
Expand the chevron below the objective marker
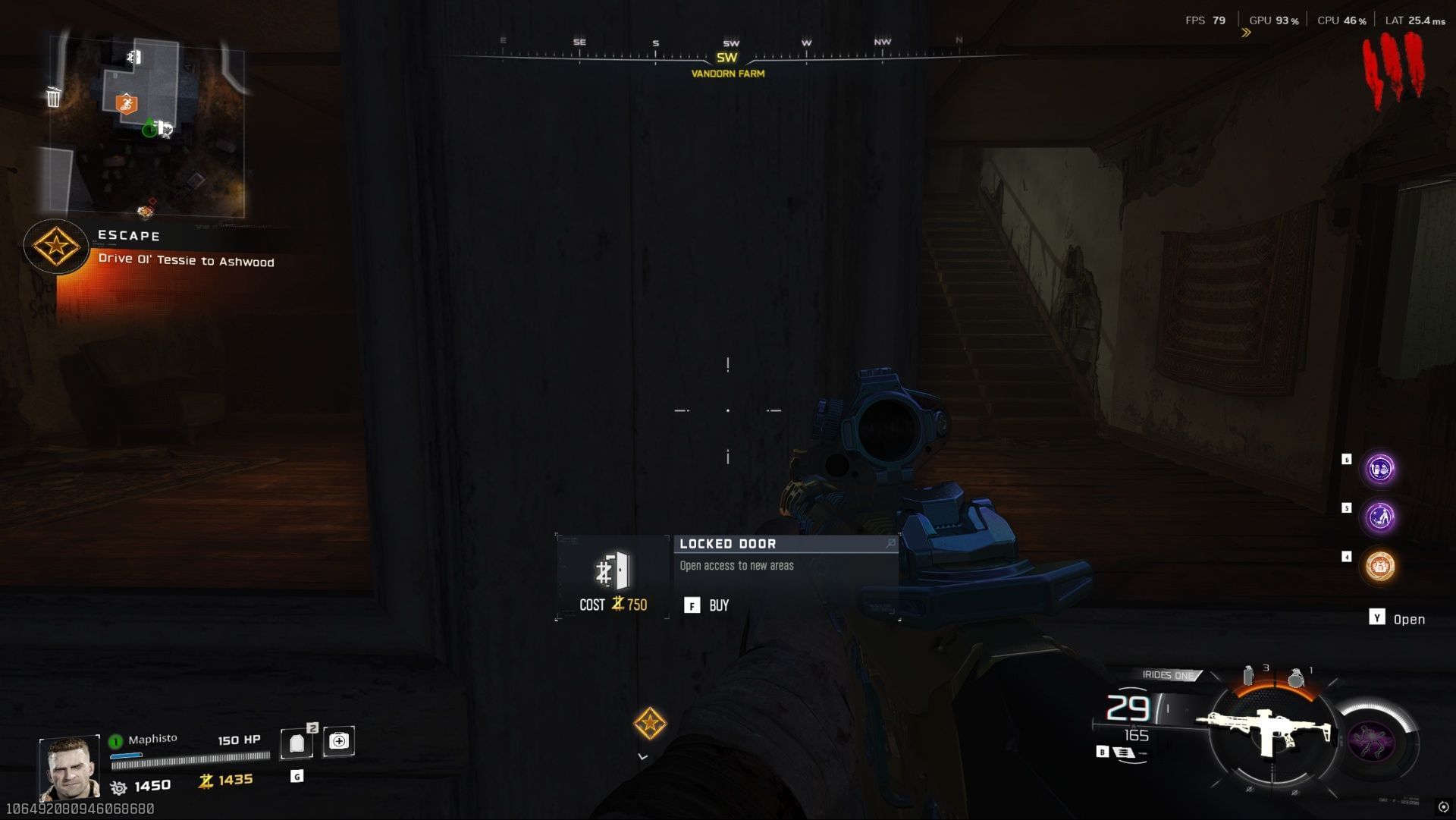point(642,756)
